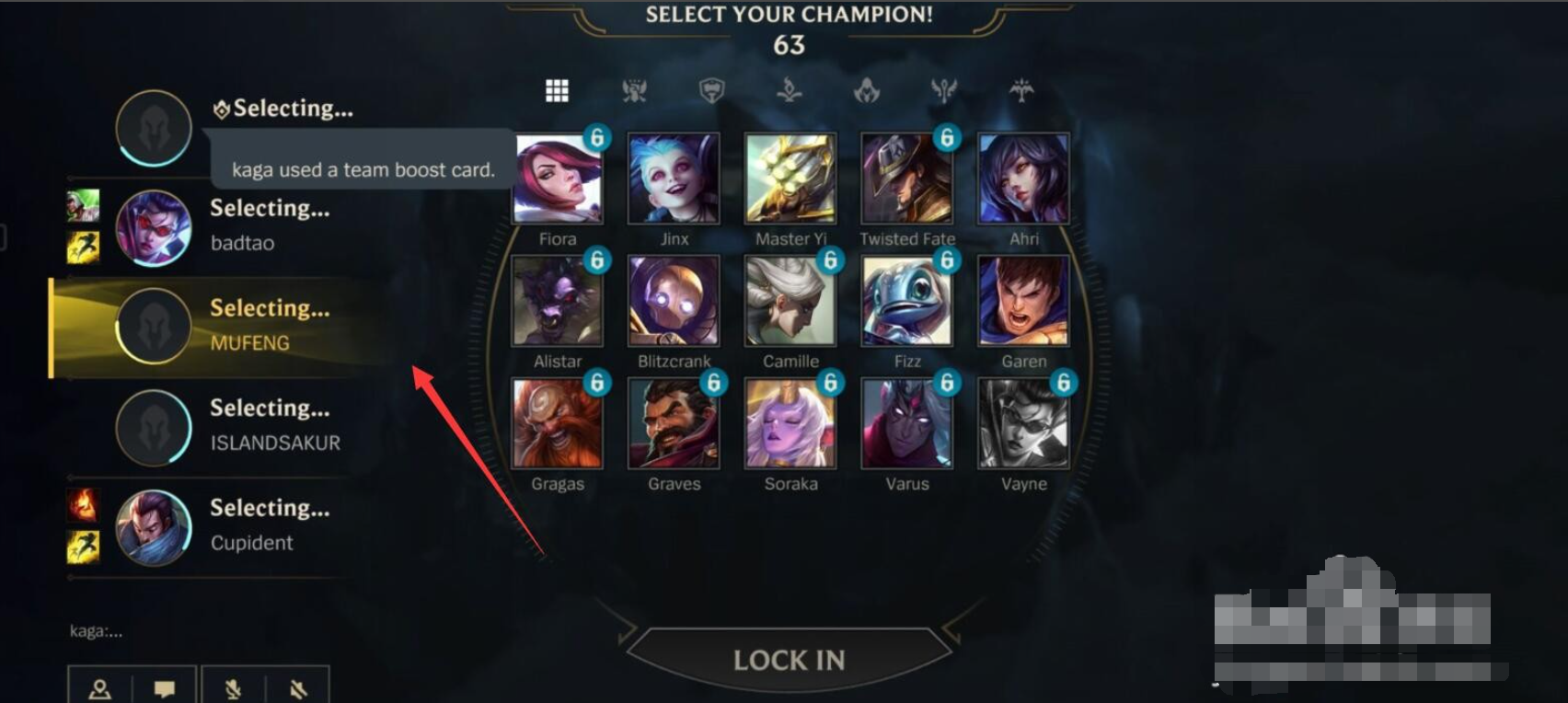Toggle the crossed-out microphone button
This screenshot has height=703, width=1568.
point(233,688)
